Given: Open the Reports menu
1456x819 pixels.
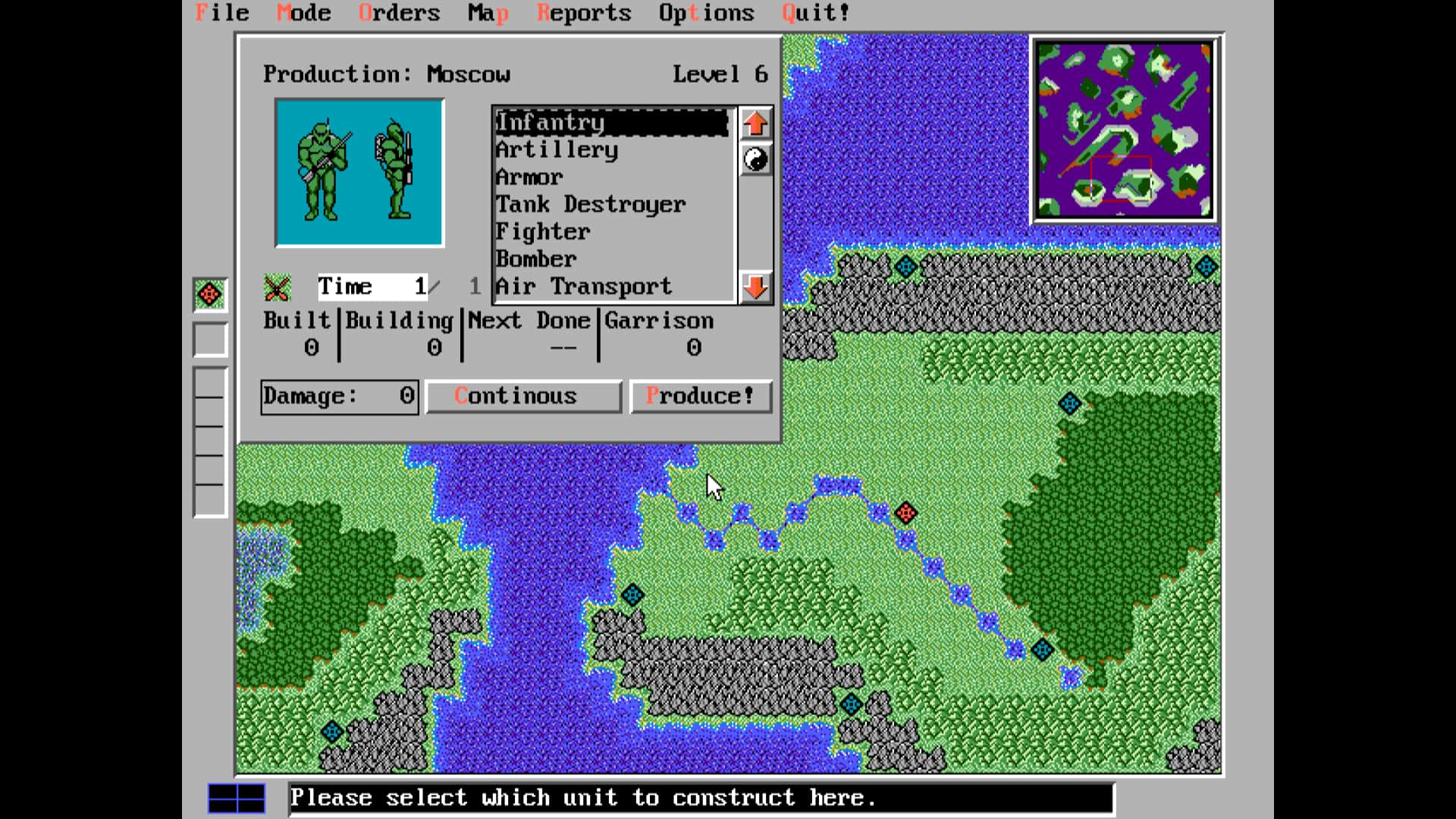Looking at the screenshot, I should [584, 12].
